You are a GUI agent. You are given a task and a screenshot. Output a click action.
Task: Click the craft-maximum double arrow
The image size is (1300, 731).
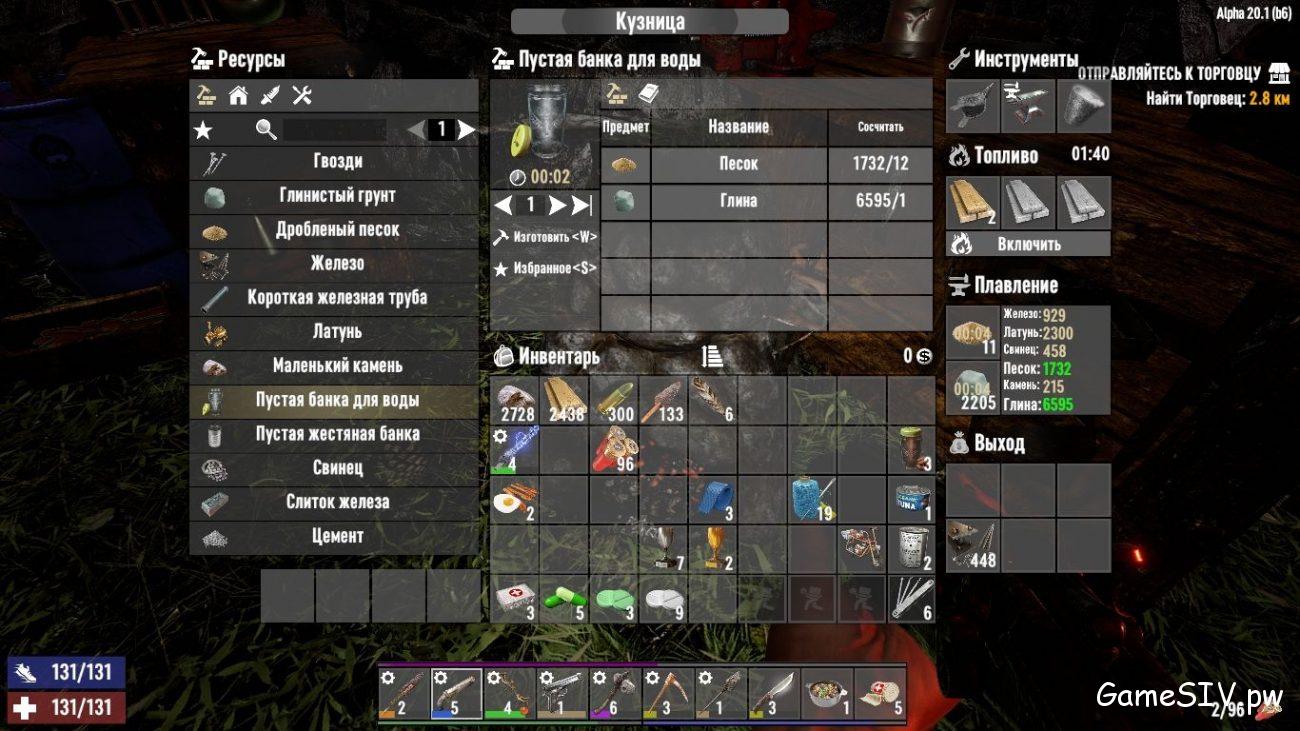click(x=580, y=204)
